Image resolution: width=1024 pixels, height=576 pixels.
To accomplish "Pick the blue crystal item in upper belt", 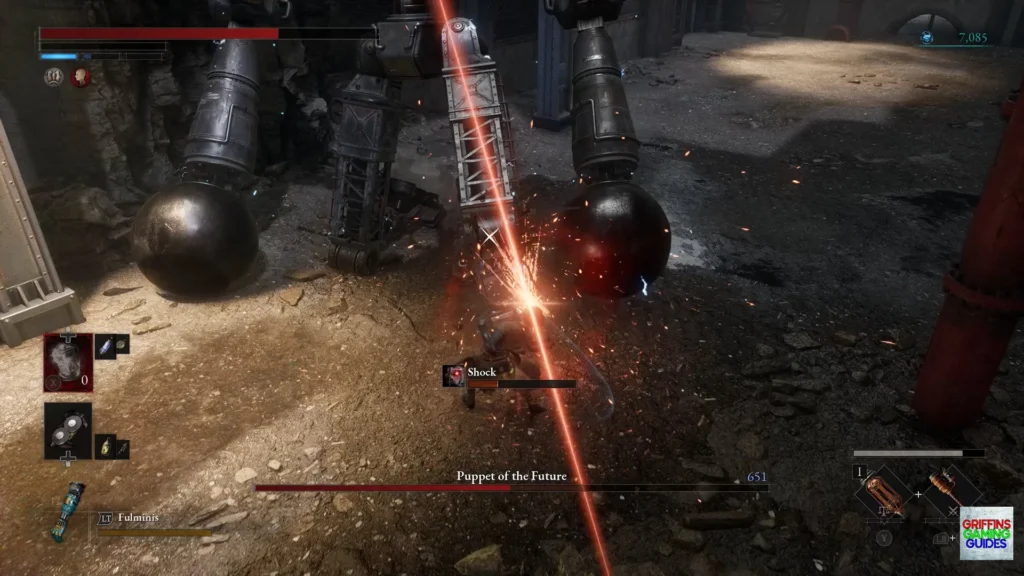I will point(104,343).
